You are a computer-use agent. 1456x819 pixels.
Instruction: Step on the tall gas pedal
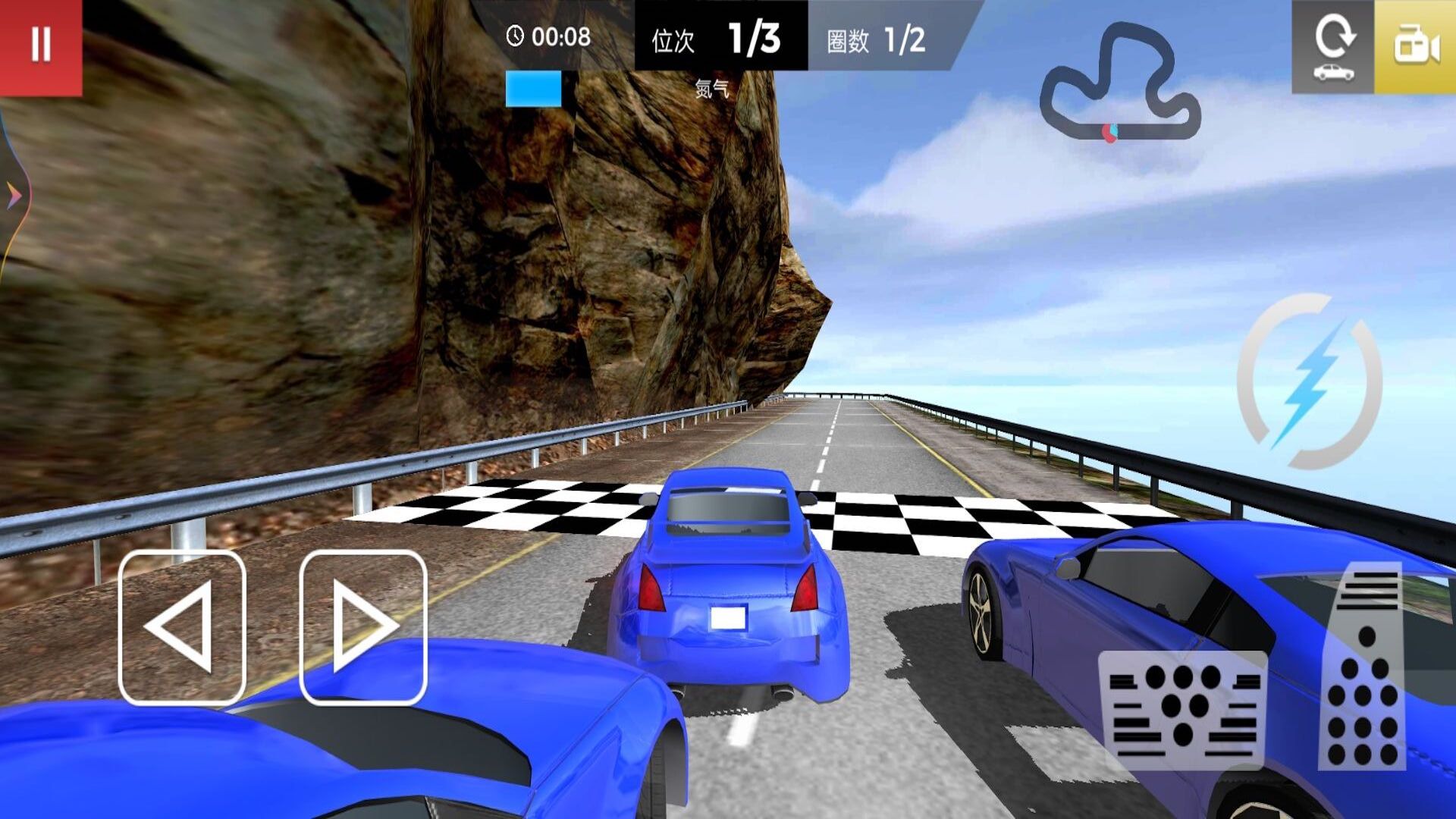pos(1363,667)
